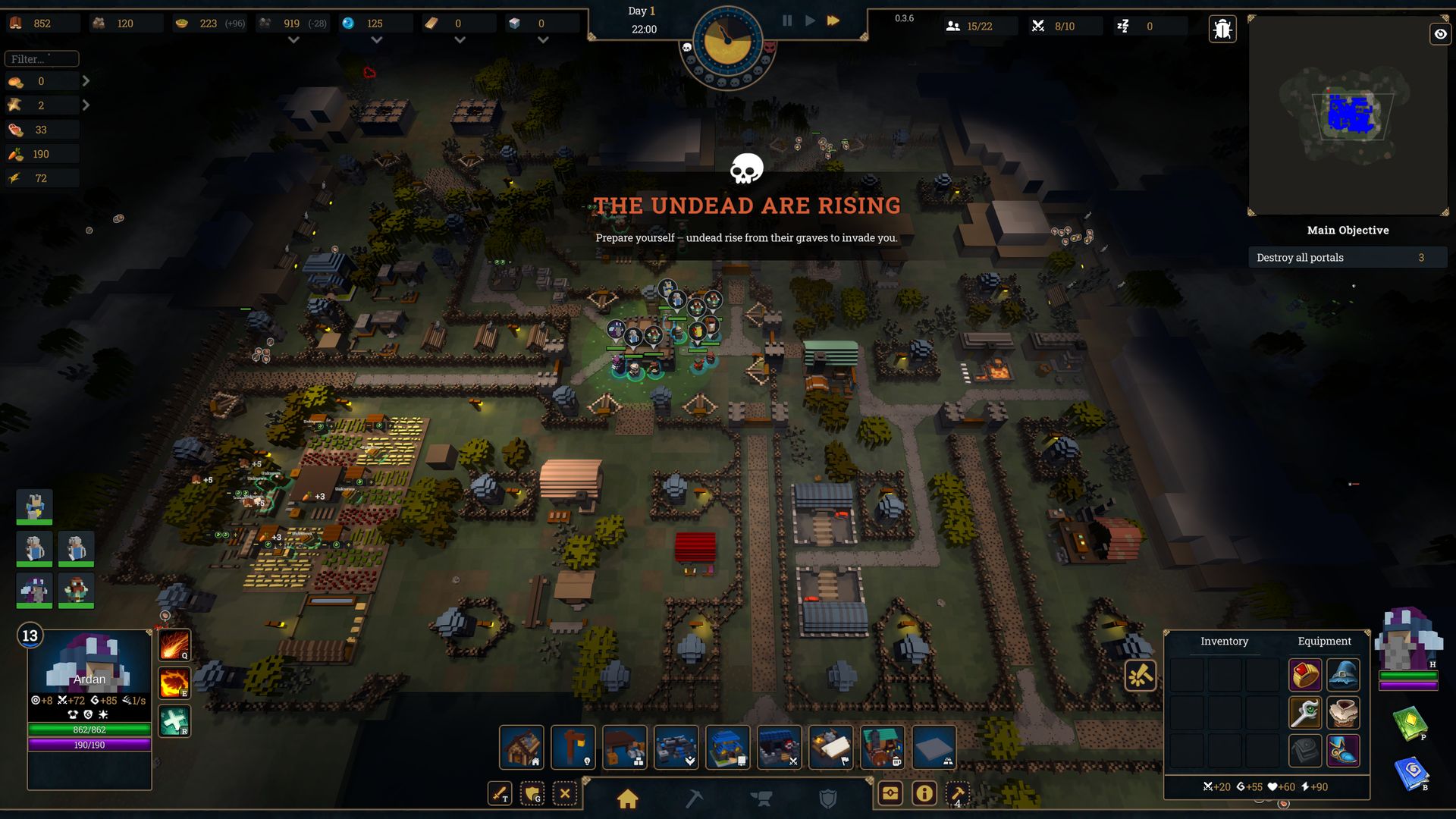This screenshot has height=819, width=1456.
Task: Select the red gem ring equipment slot
Action: pyautogui.click(x=1304, y=674)
